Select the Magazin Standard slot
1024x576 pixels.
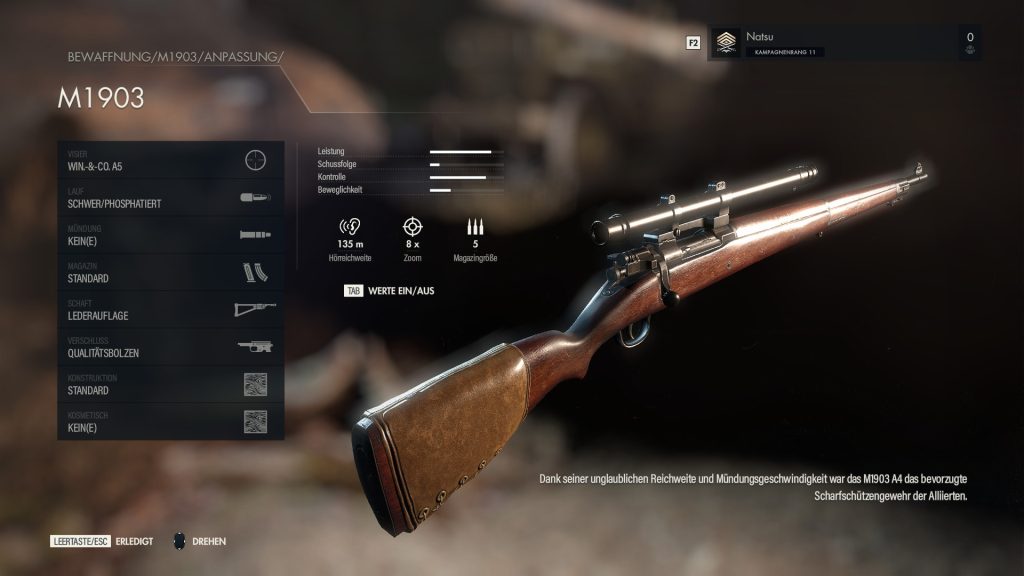click(x=170, y=272)
